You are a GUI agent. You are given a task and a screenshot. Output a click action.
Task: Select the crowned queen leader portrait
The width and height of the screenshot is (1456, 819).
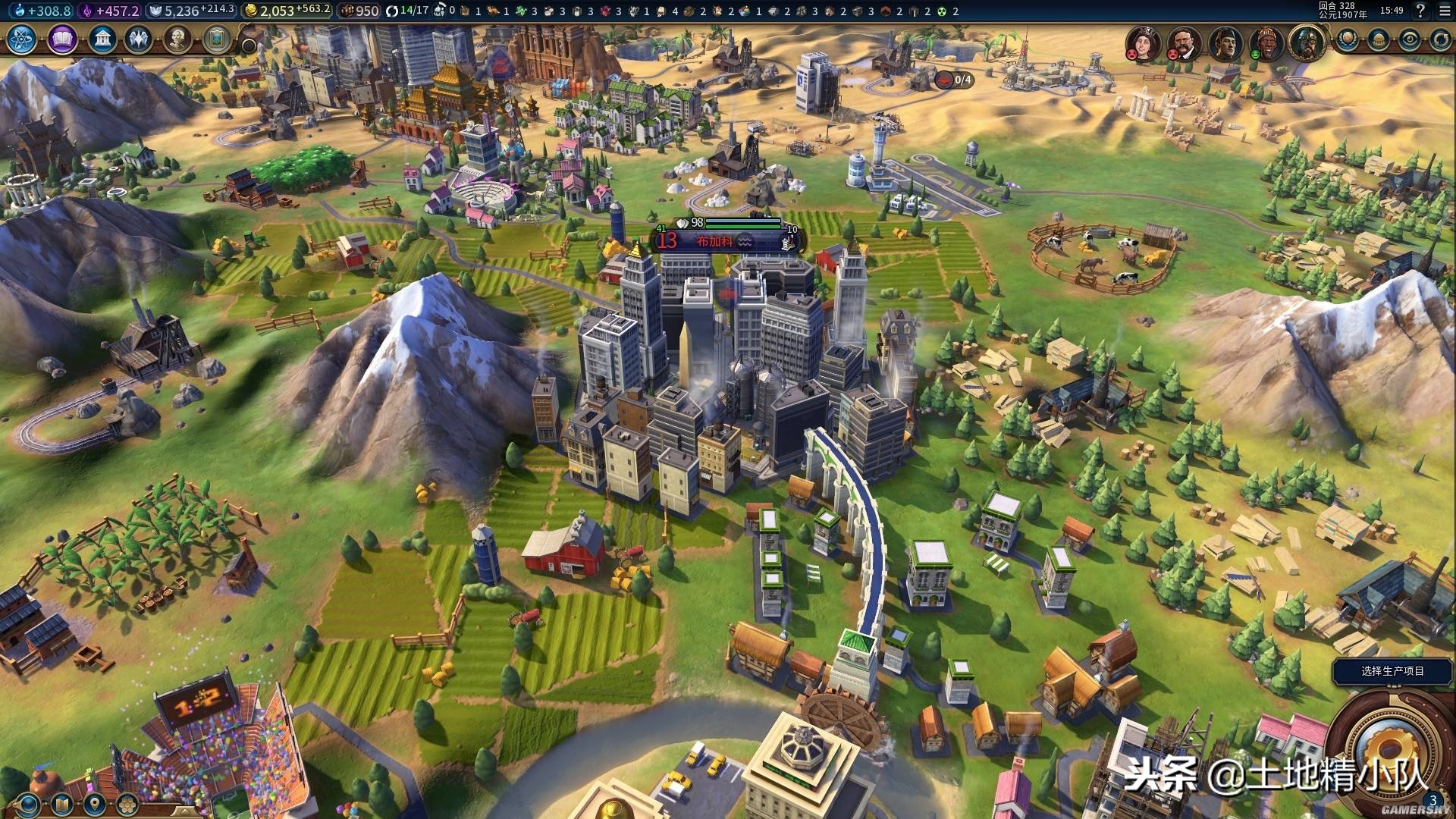pos(1141,42)
